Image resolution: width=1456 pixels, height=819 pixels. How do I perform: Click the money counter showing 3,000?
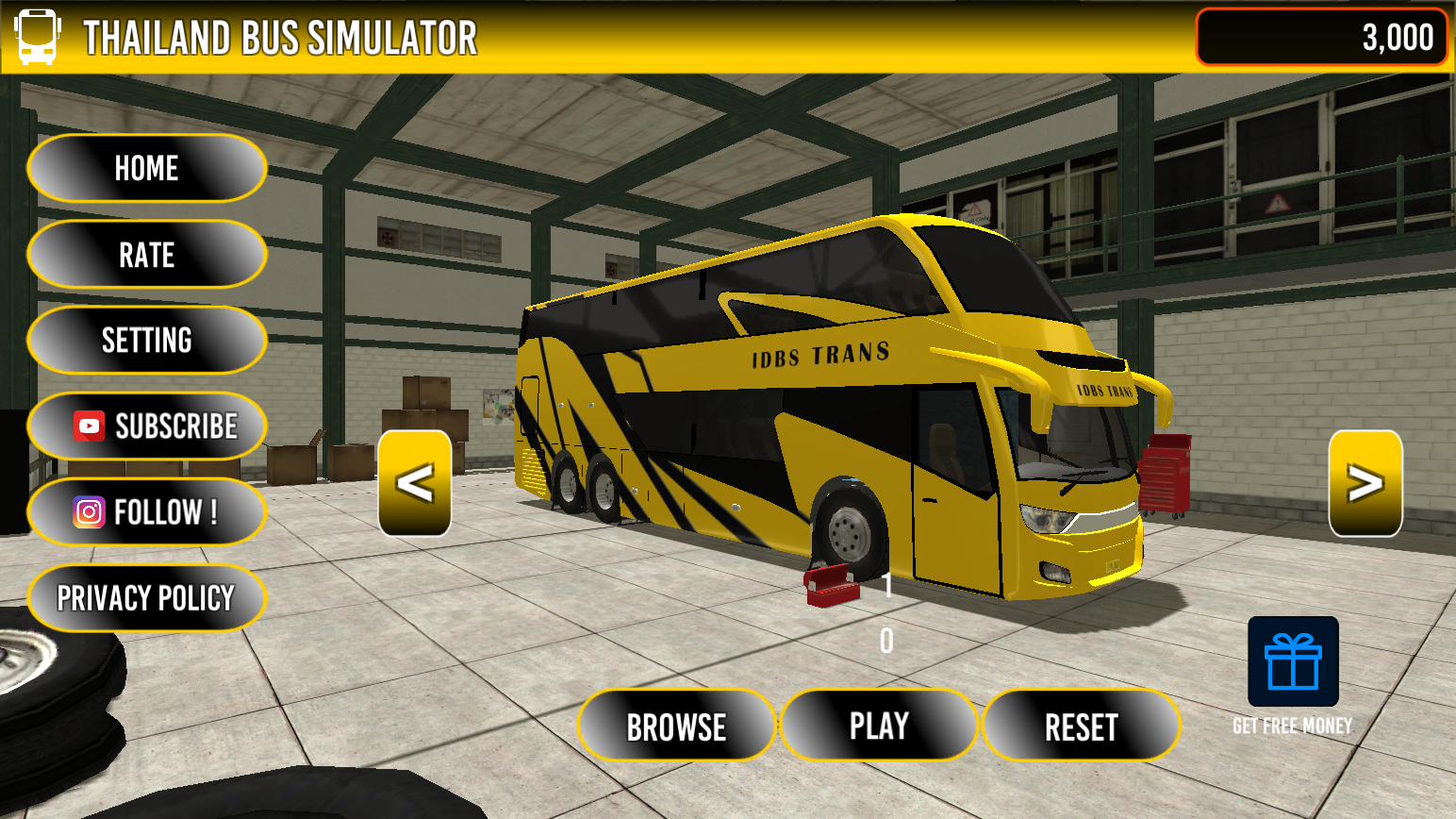tap(1319, 38)
